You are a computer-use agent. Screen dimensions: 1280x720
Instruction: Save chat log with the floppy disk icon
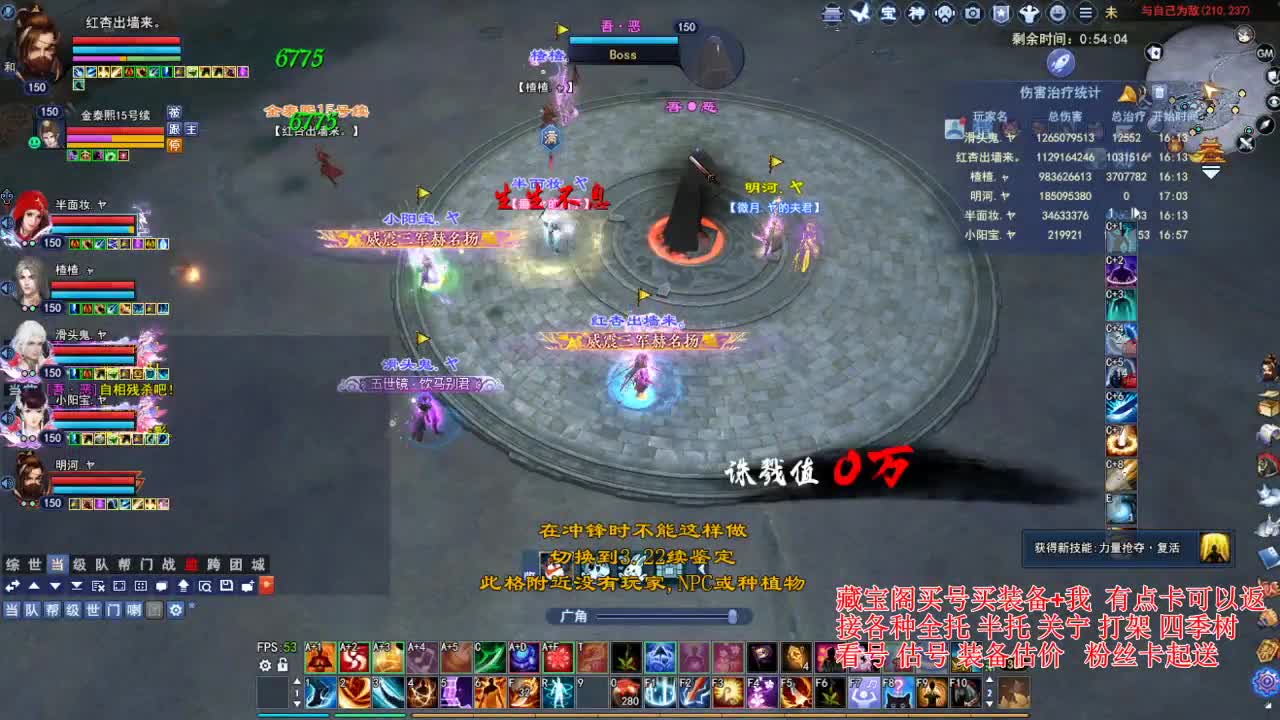pyautogui.click(x=227, y=585)
